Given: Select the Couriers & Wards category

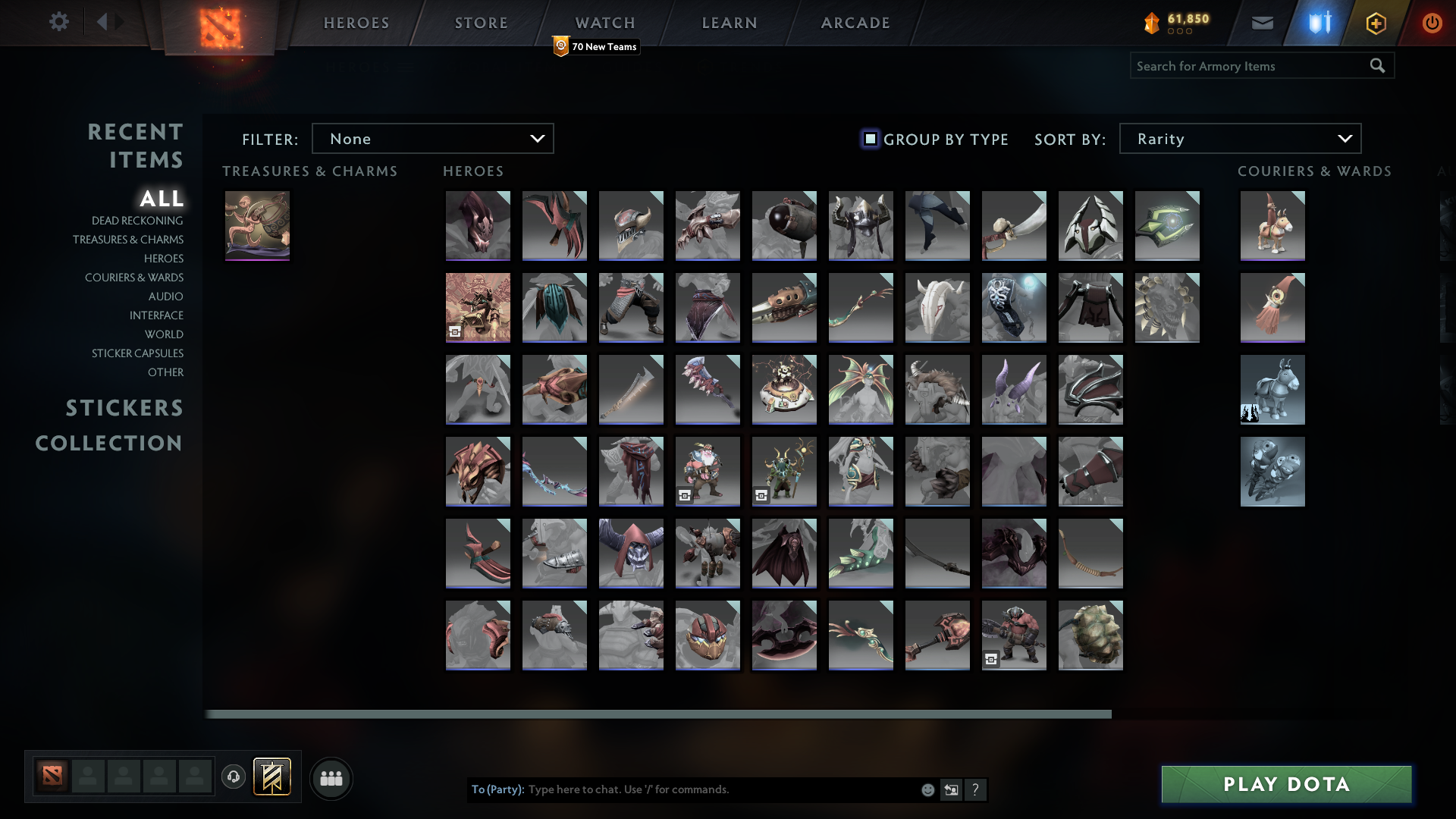Looking at the screenshot, I should (x=133, y=278).
